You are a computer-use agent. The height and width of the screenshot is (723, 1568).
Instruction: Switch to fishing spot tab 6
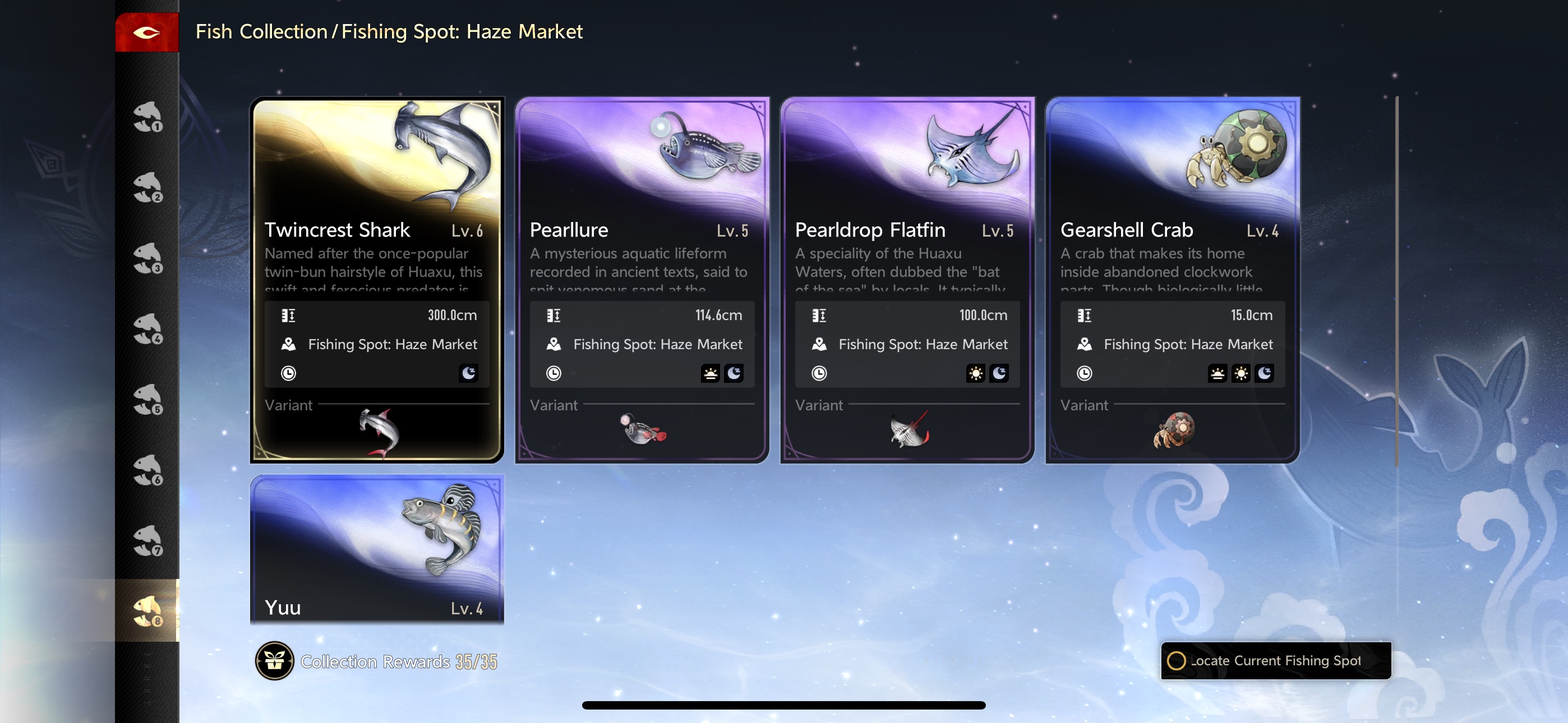[x=147, y=470]
